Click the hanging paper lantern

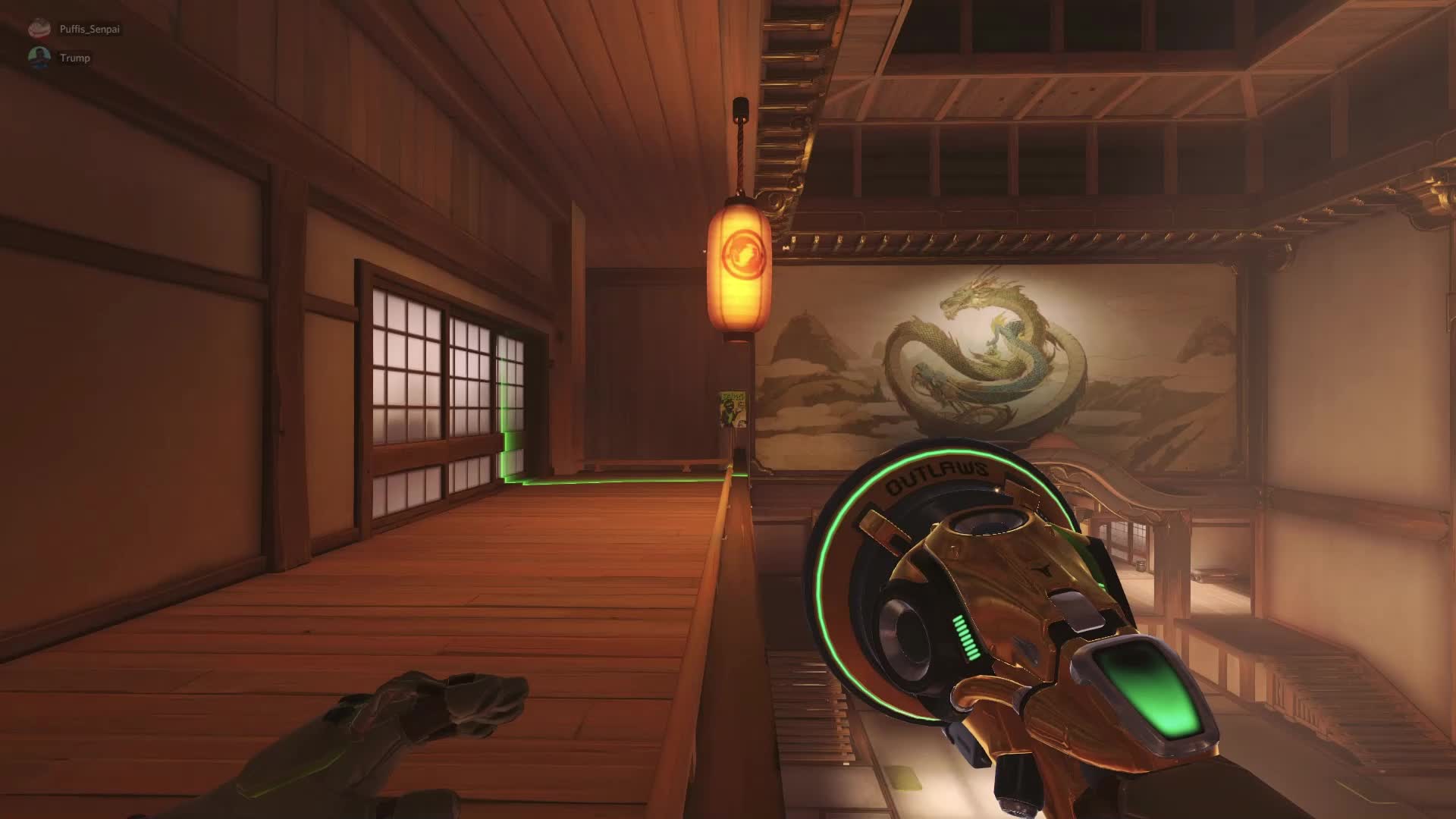click(739, 269)
